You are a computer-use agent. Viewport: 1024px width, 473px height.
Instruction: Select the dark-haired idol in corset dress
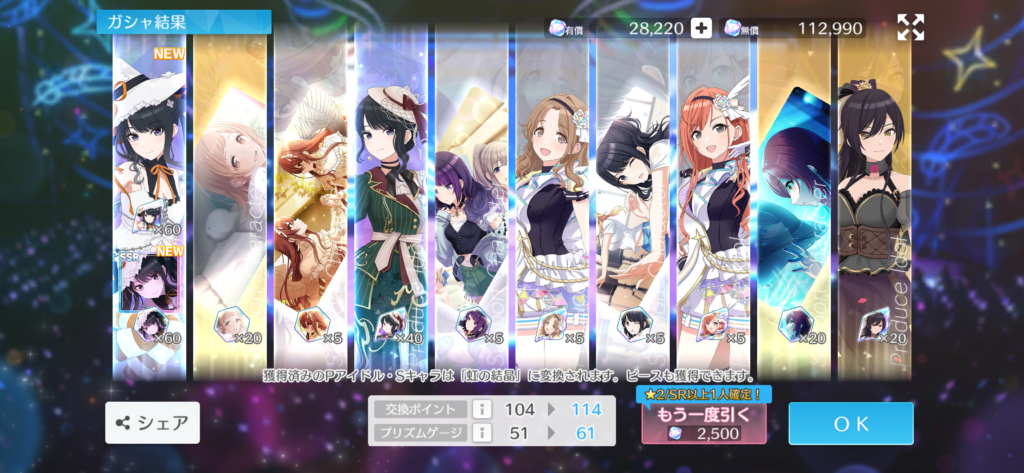click(874, 200)
